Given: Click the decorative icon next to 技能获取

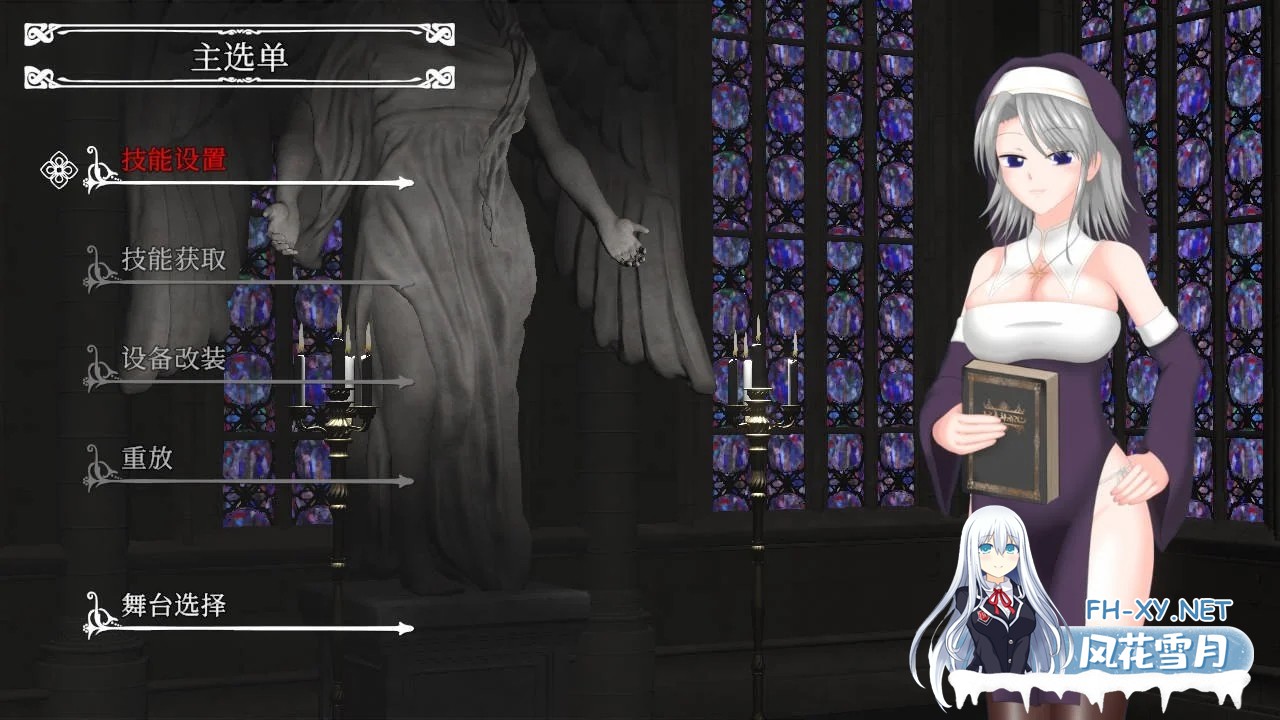Looking at the screenshot, I should (x=98, y=268).
